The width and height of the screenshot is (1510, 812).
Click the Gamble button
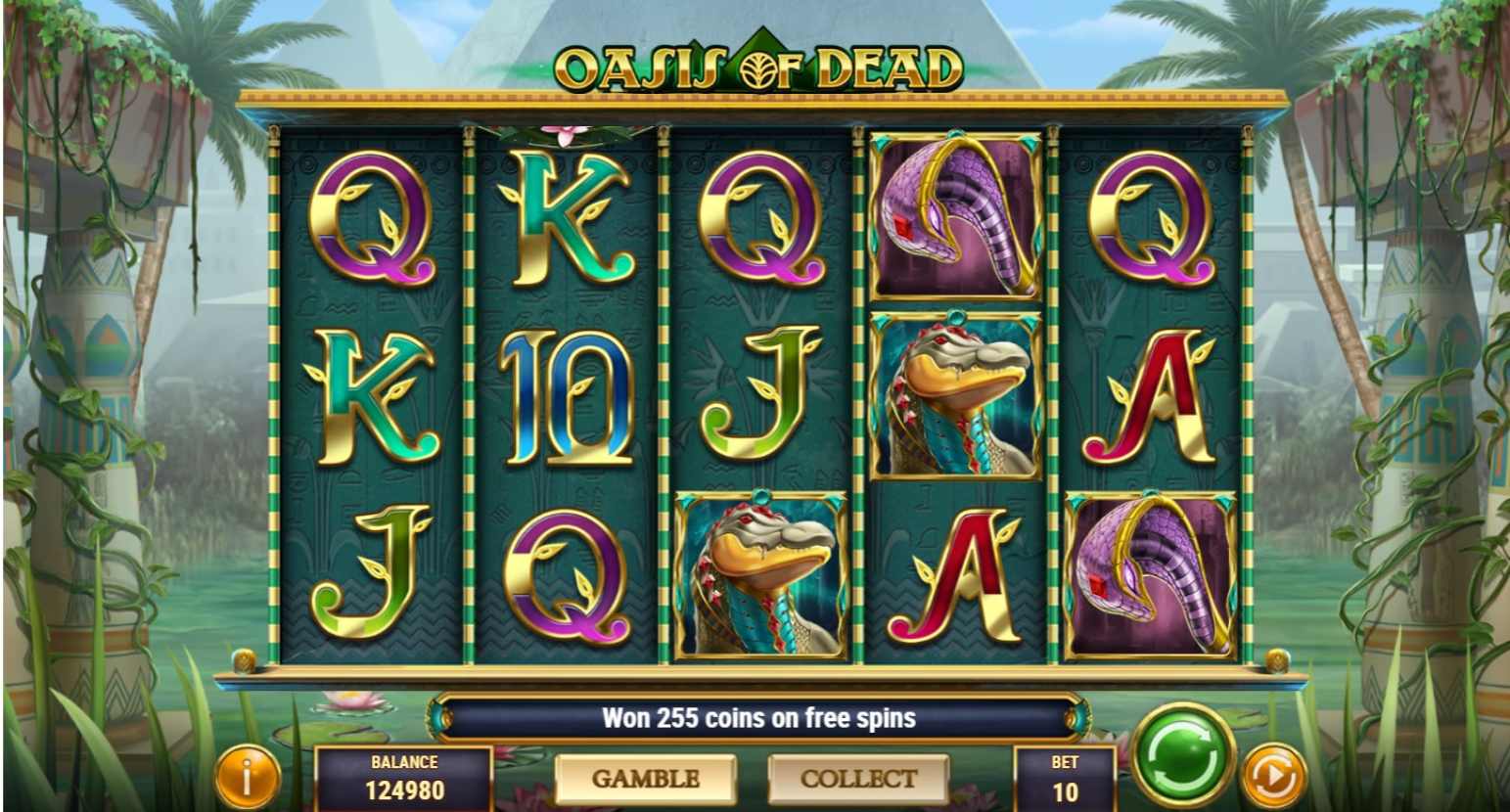click(646, 779)
